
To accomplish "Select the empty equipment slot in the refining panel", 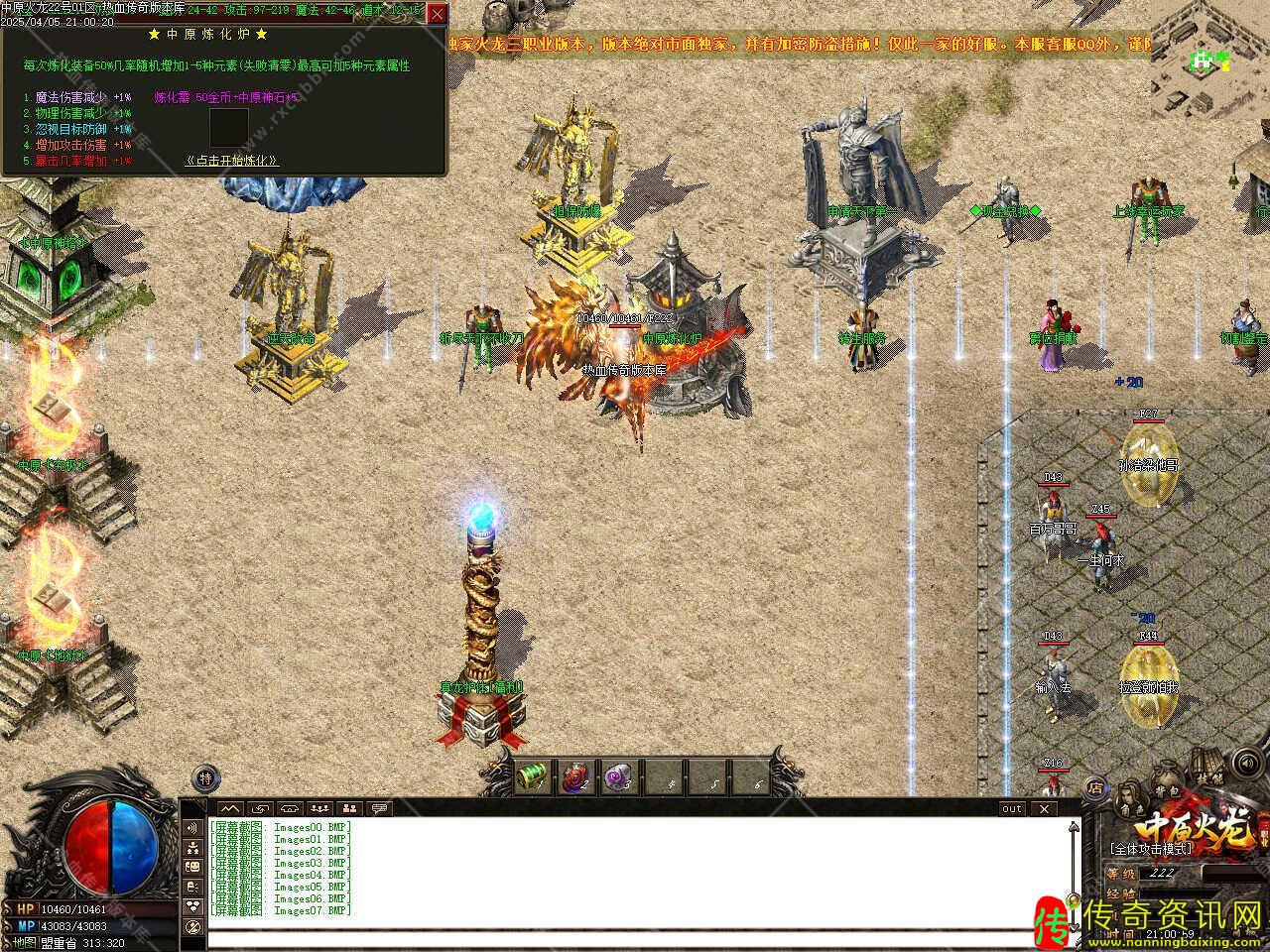I will (229, 128).
